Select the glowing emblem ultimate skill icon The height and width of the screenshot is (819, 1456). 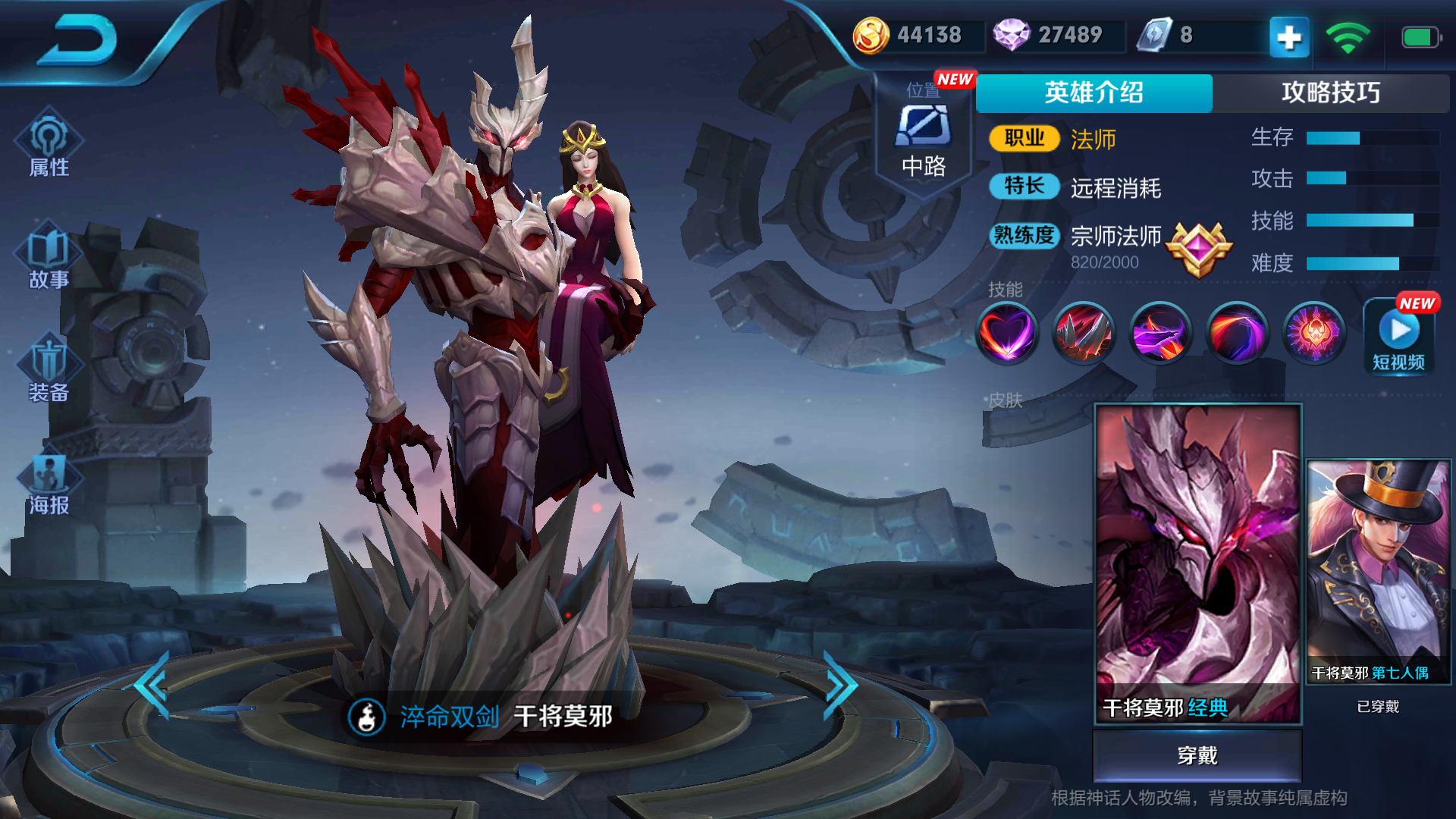click(1314, 332)
